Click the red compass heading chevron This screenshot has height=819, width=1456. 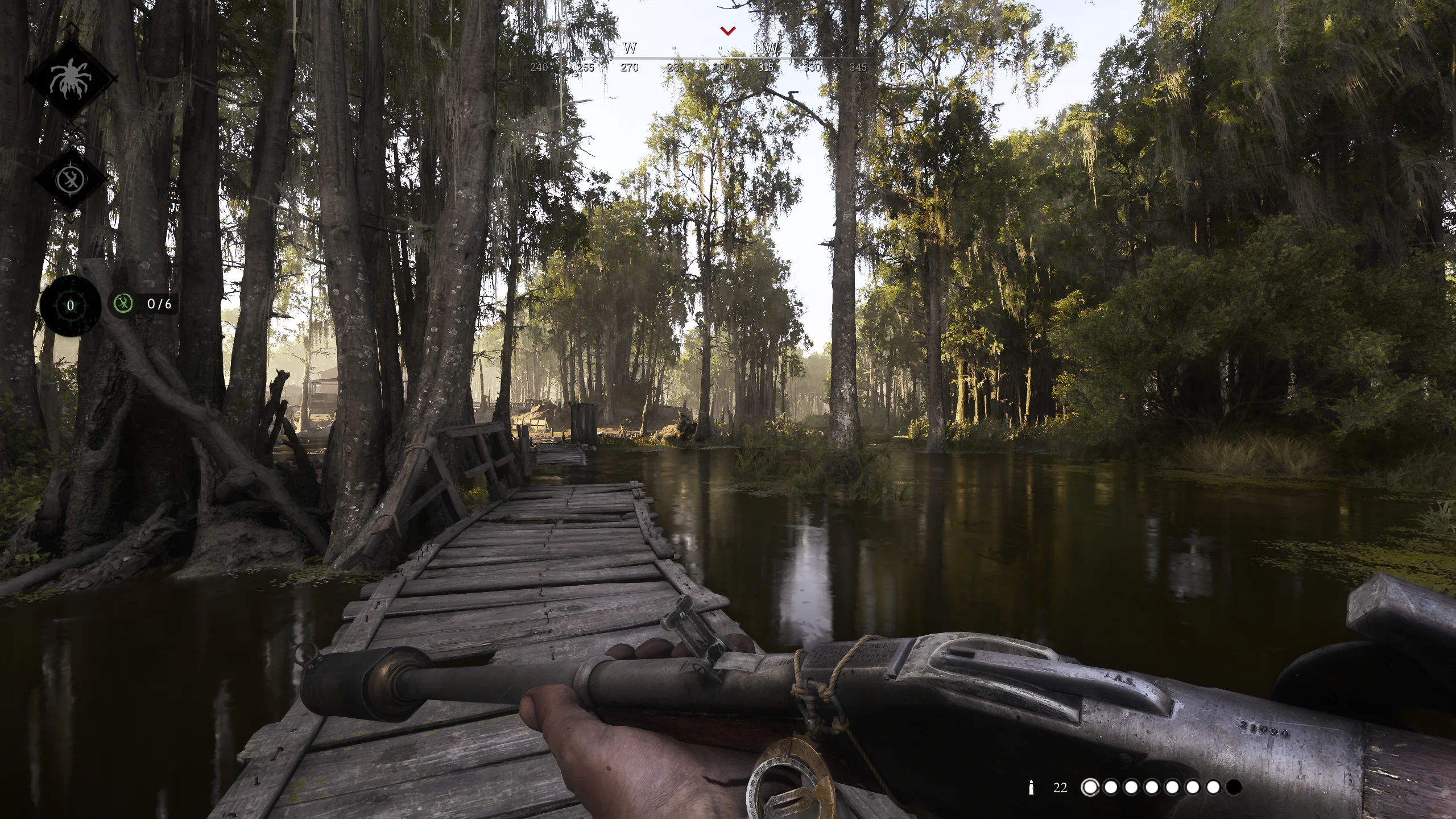click(x=727, y=30)
